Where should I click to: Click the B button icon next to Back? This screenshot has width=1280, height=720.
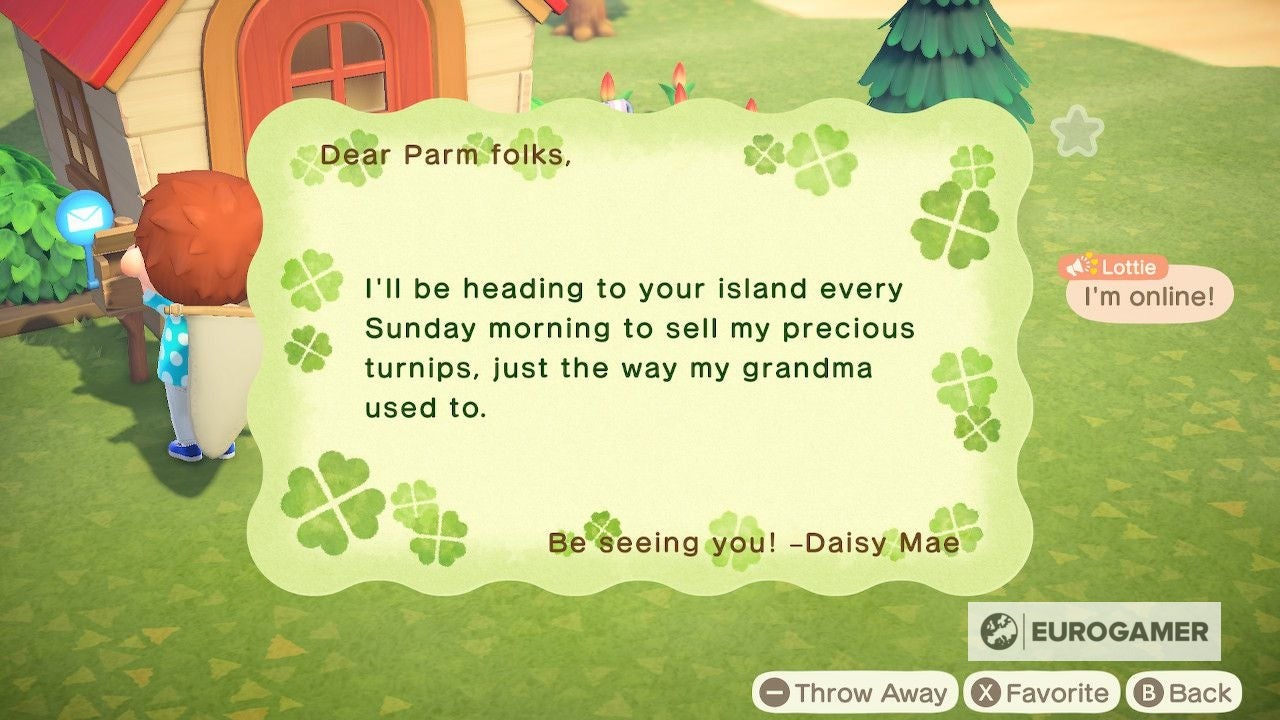pyautogui.click(x=1148, y=691)
